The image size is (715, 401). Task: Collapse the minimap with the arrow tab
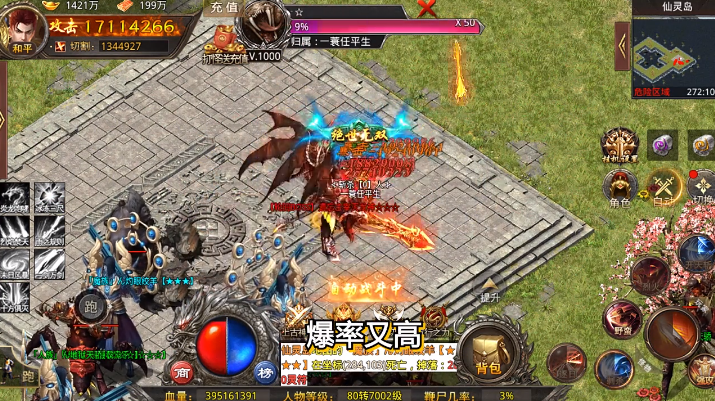(x=622, y=45)
